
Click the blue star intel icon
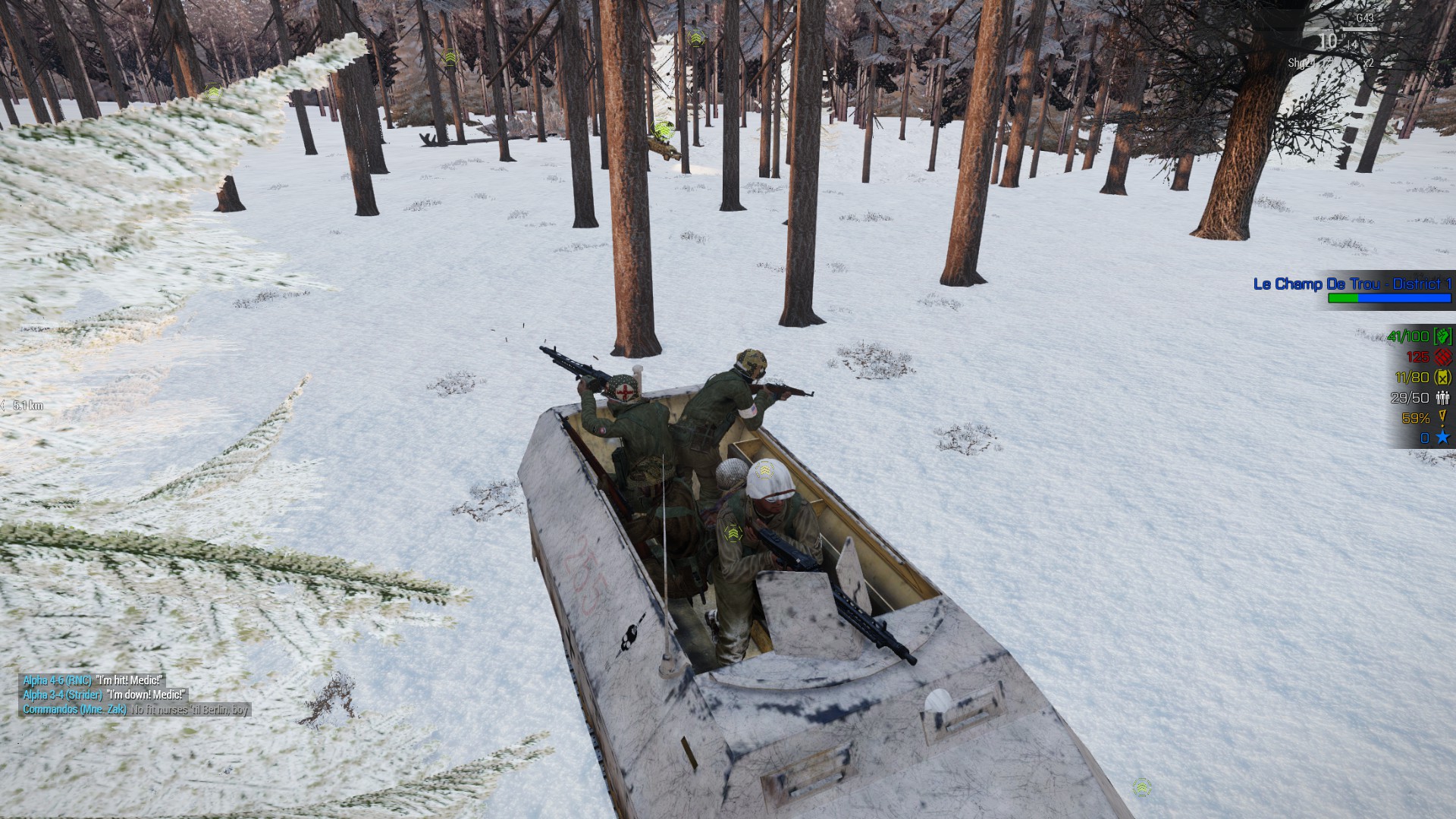(1442, 438)
